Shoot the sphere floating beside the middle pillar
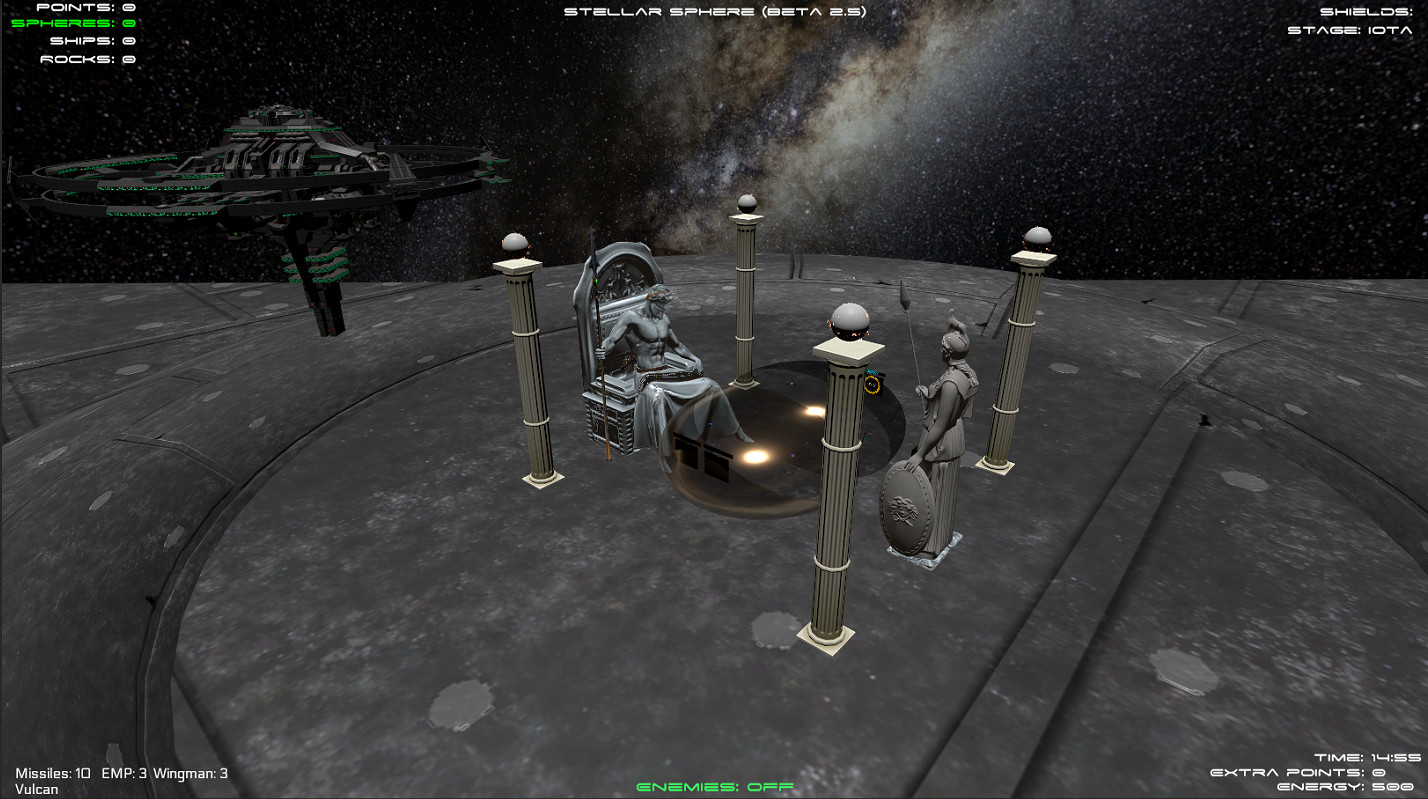This screenshot has height=799, width=1428. pos(849,322)
